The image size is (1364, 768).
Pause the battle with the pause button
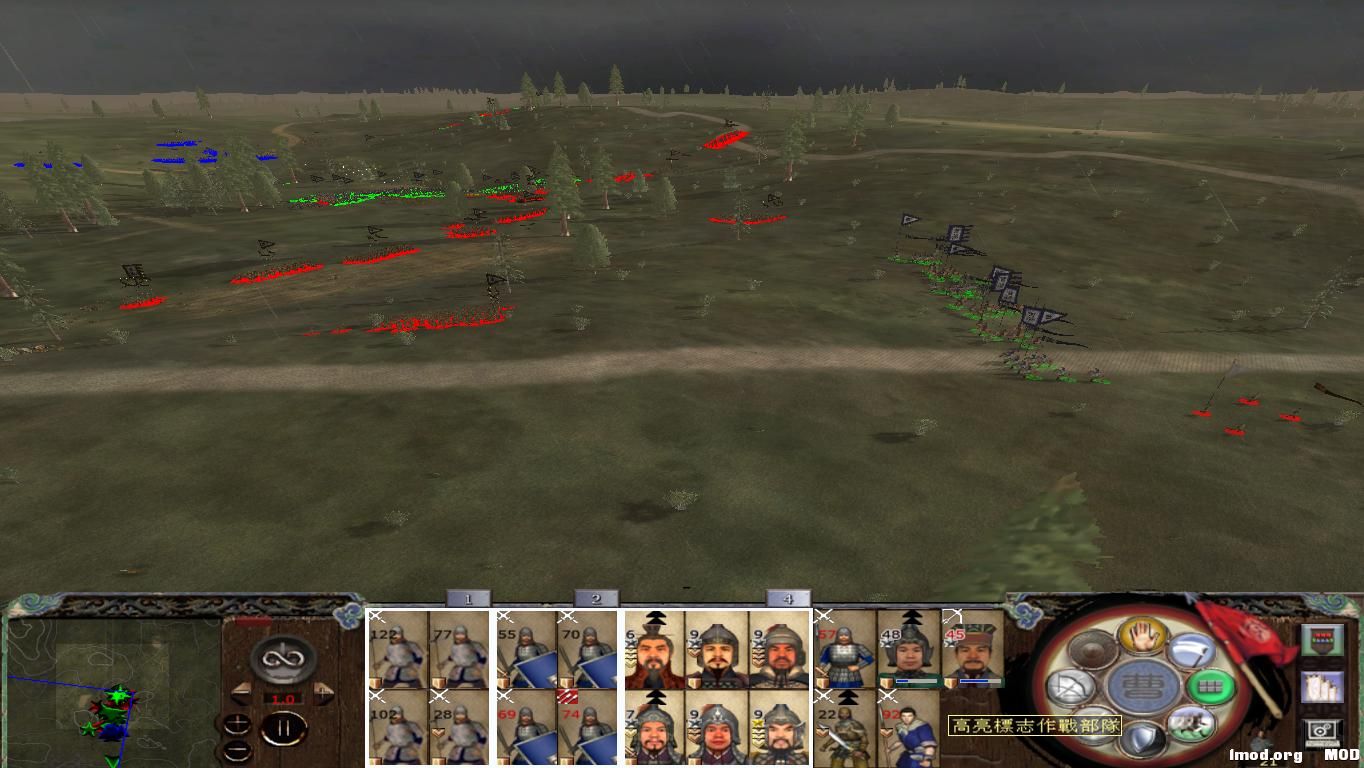tap(284, 727)
